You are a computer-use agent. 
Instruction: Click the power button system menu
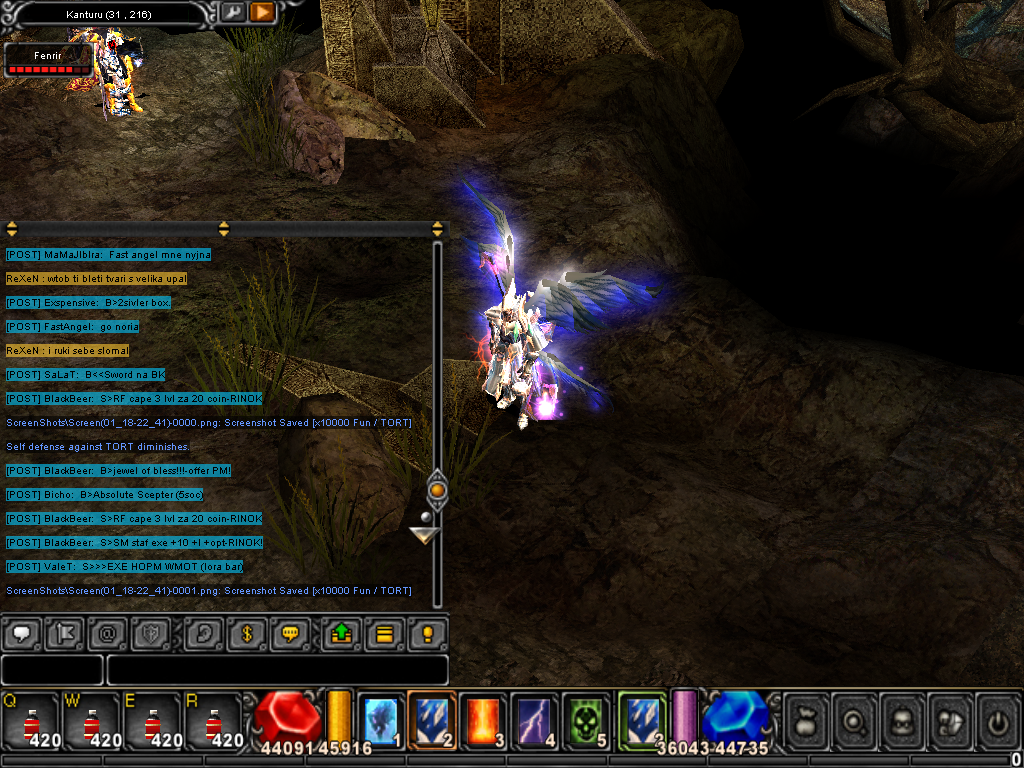998,720
